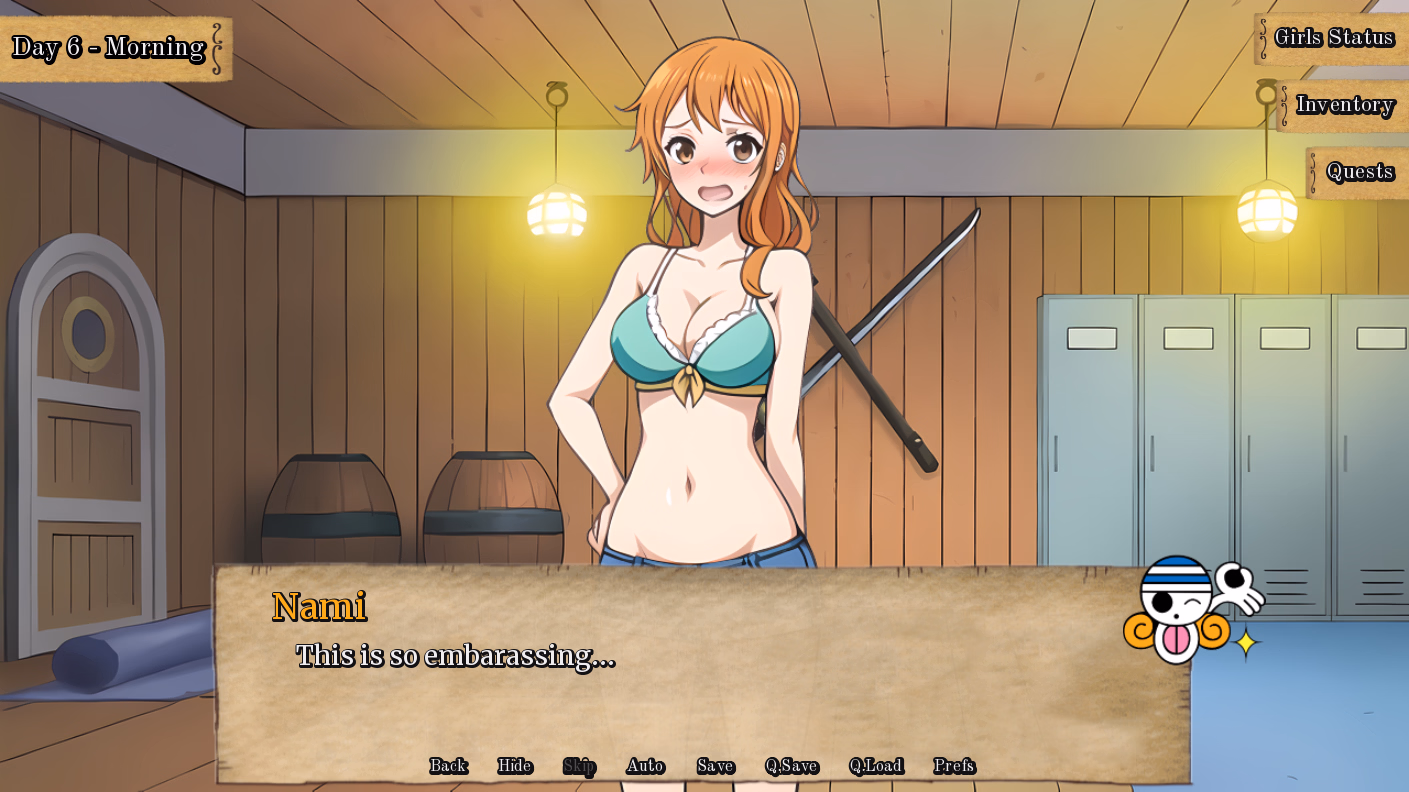Viewport: 1409px width, 792px height.
Task: Click the scroll ornament beside Girls Status
Action: point(1262,37)
